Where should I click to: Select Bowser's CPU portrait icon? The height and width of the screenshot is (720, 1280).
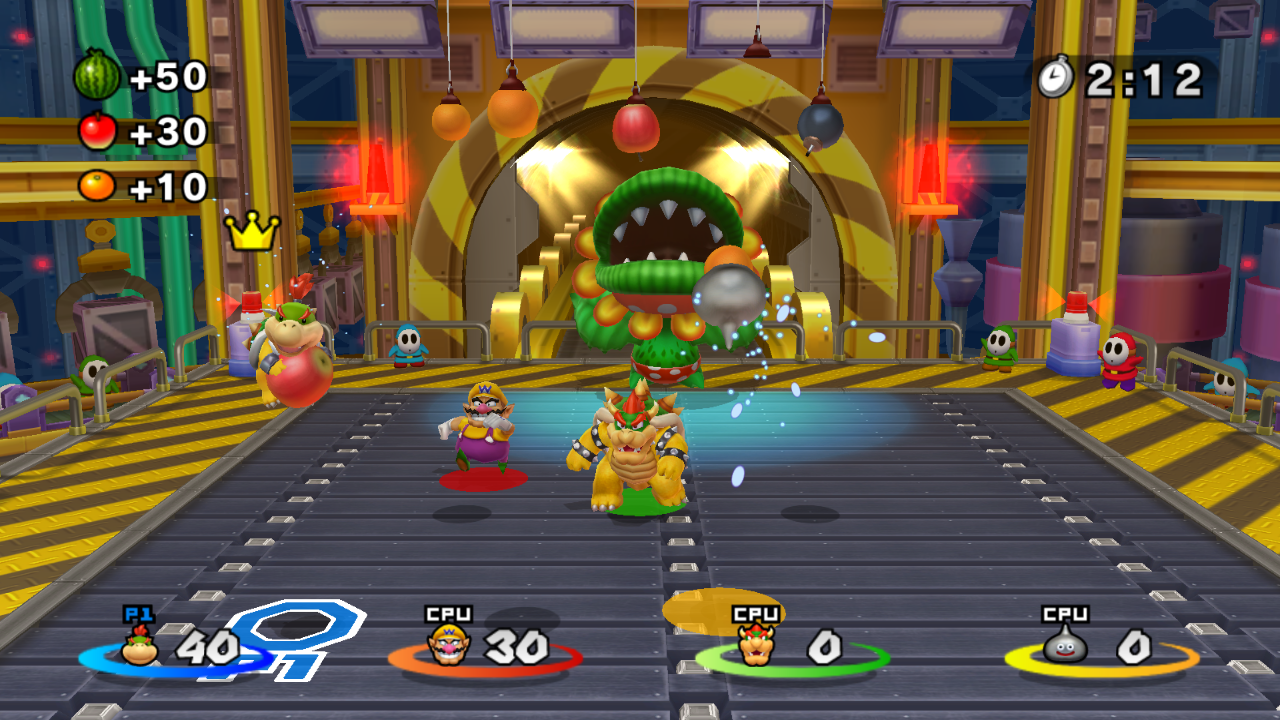pyautogui.click(x=756, y=645)
